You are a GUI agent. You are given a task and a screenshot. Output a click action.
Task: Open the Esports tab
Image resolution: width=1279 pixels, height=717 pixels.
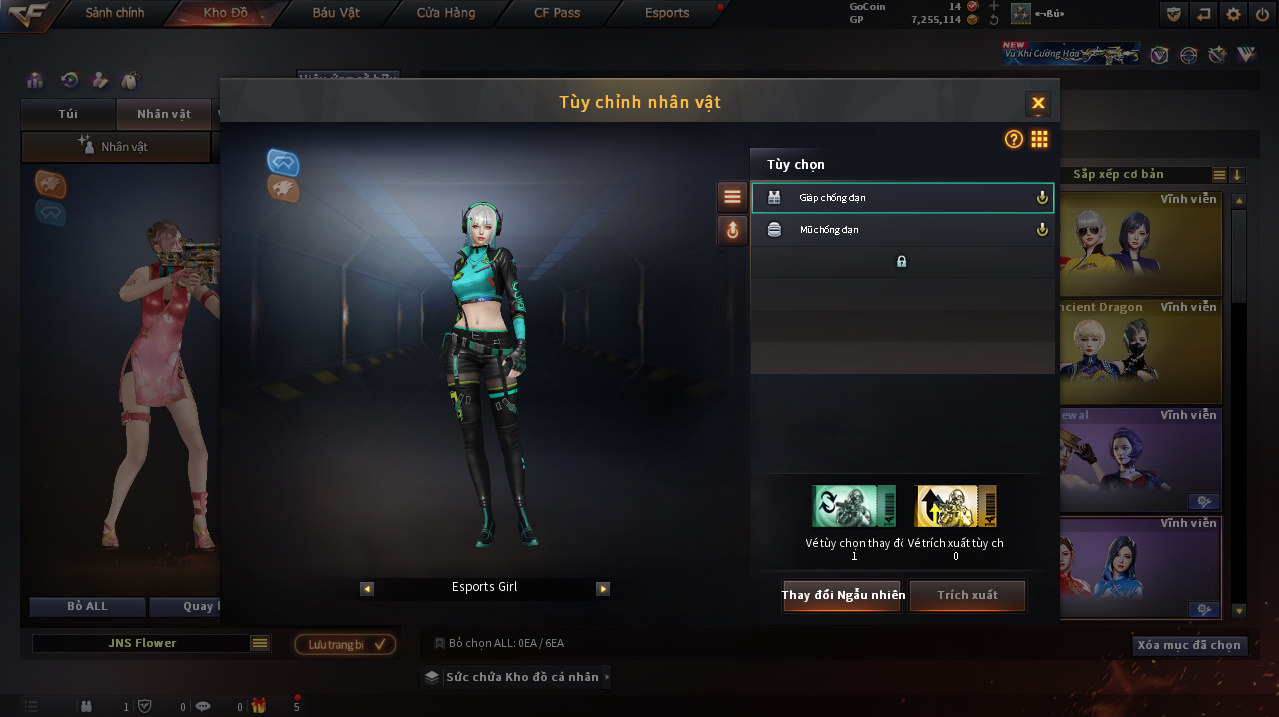click(667, 13)
